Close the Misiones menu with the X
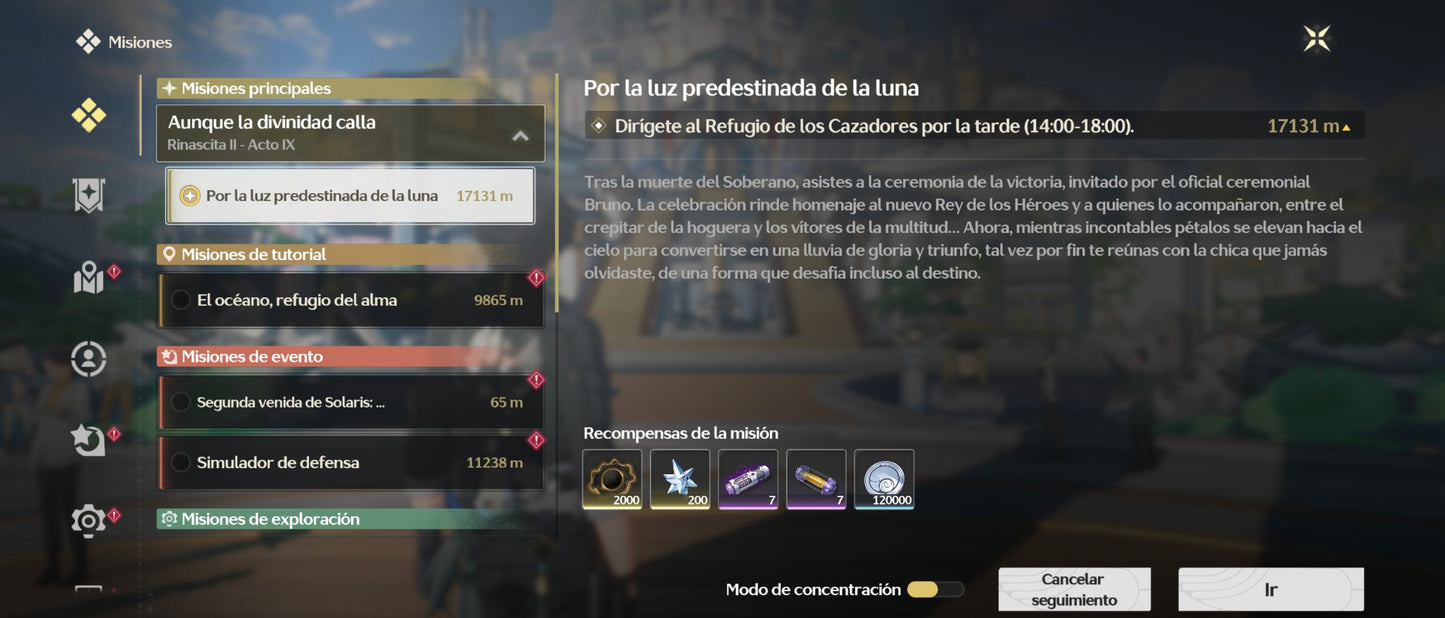1445x618 pixels. (1317, 39)
